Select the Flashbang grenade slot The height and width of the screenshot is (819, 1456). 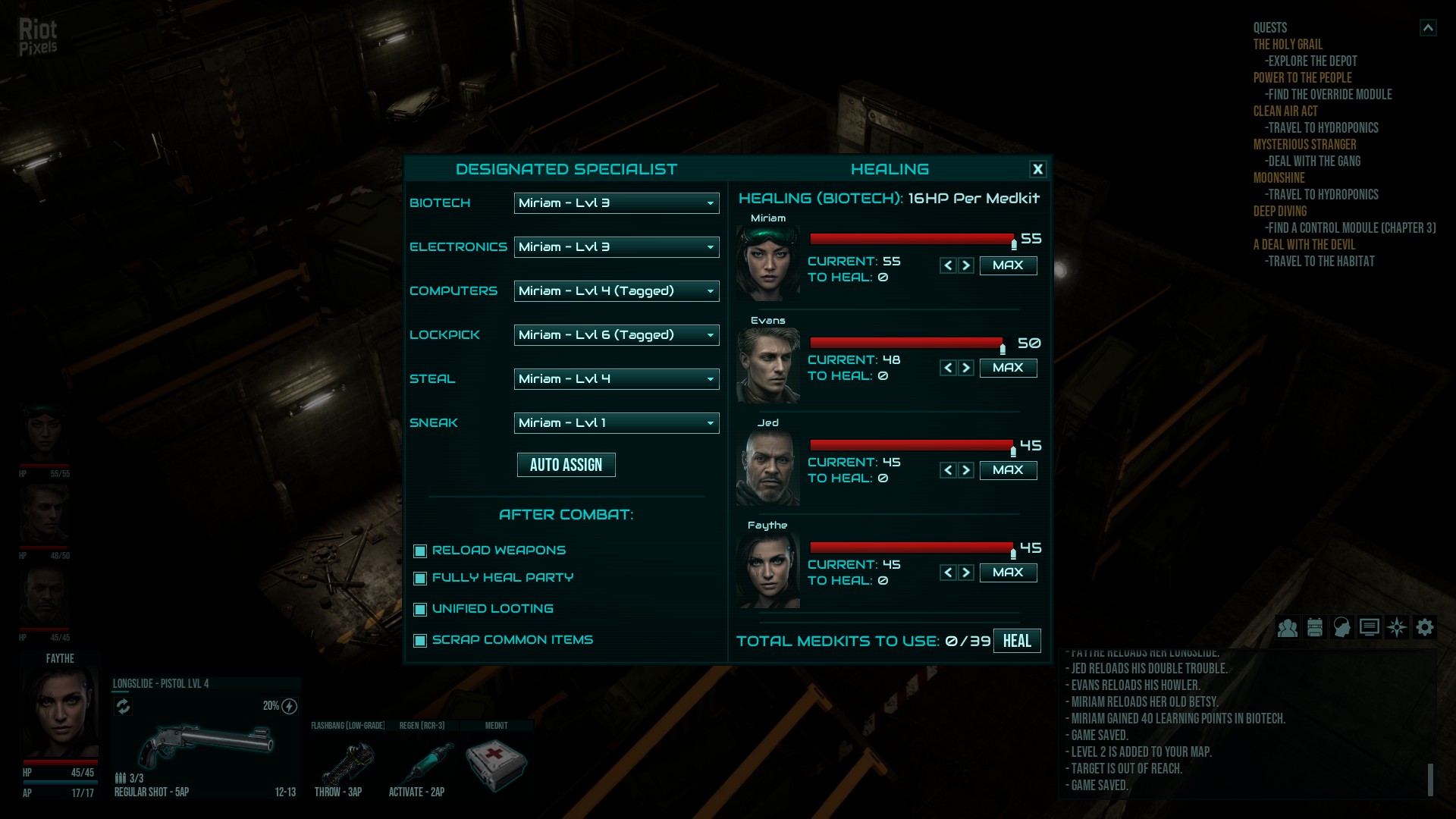348,764
